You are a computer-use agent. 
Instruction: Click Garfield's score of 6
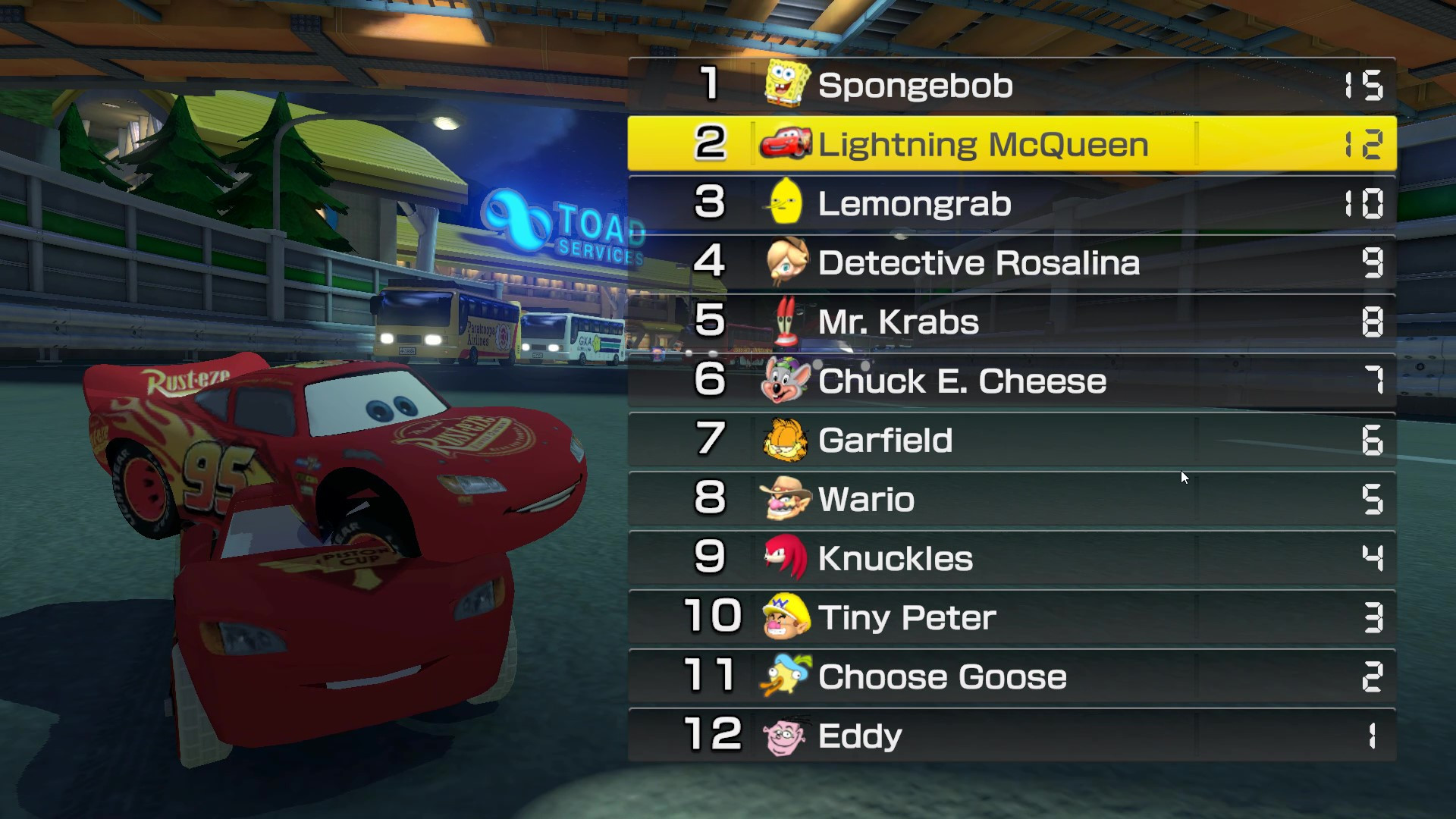[1373, 440]
